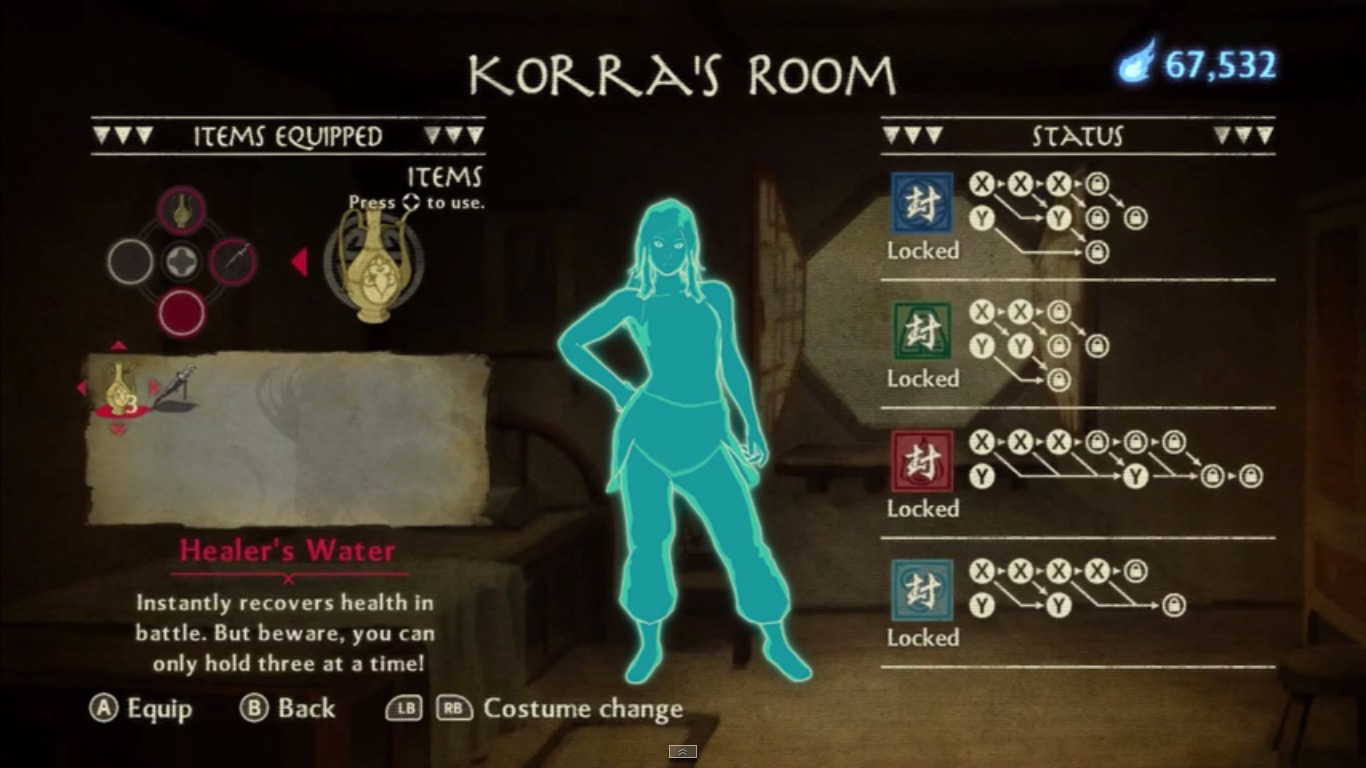Choose the right equip slot holding the dagger
Screen dimensions: 1366x768
tap(234, 262)
